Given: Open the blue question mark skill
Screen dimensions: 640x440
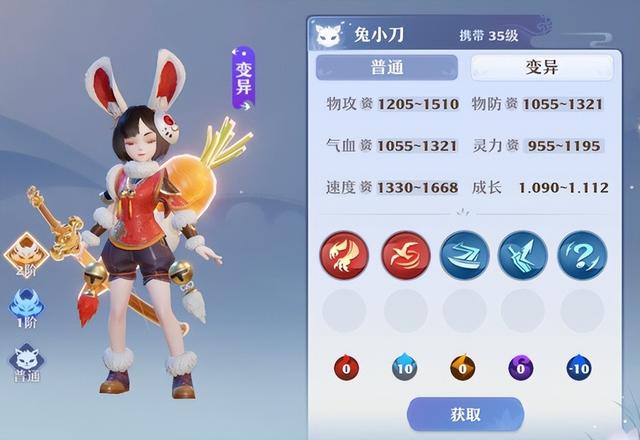Looking at the screenshot, I should [x=582, y=254].
